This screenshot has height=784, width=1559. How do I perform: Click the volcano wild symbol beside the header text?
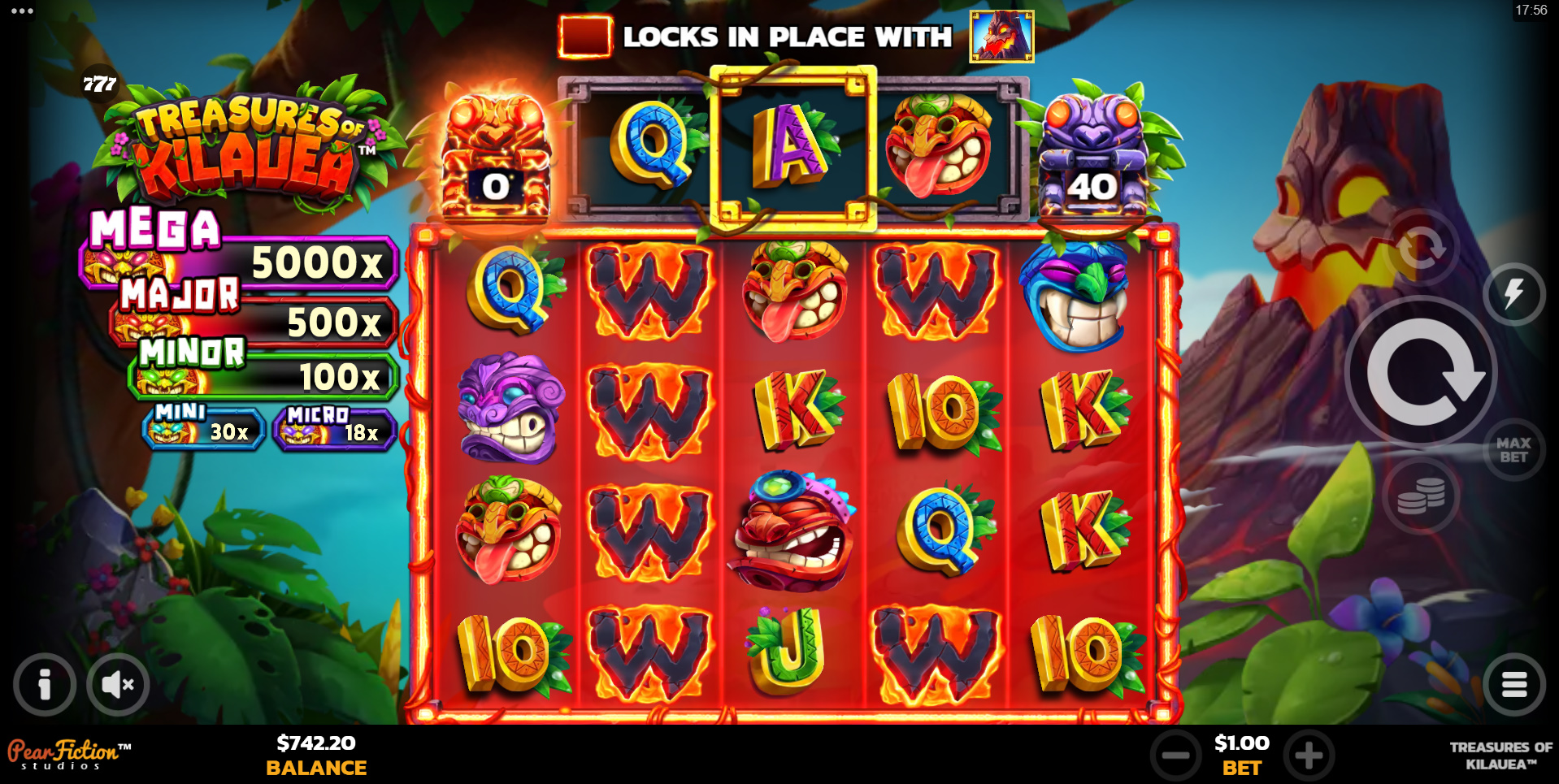pos(1000,36)
